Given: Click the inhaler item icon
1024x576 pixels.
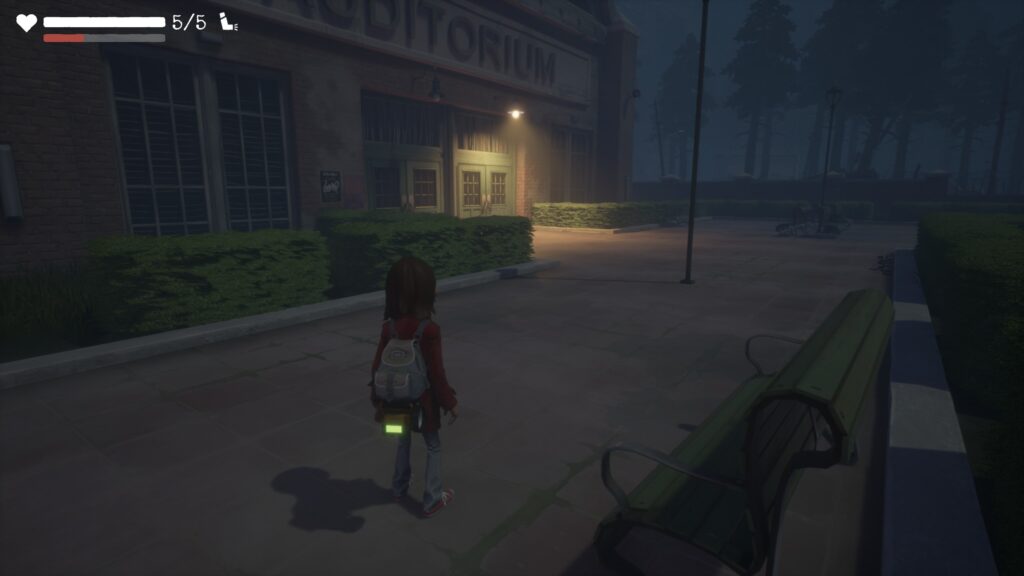Looking at the screenshot, I should (228, 22).
